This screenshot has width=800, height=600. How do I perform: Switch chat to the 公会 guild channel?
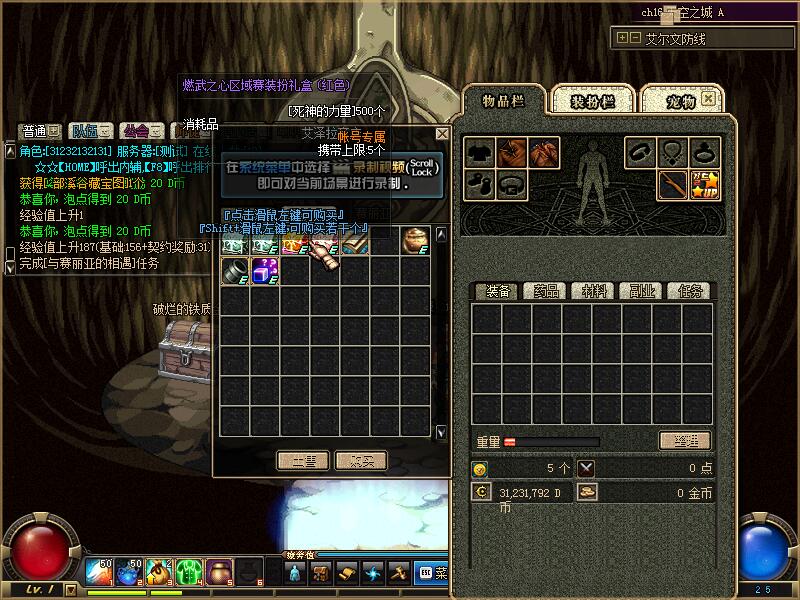point(134,131)
